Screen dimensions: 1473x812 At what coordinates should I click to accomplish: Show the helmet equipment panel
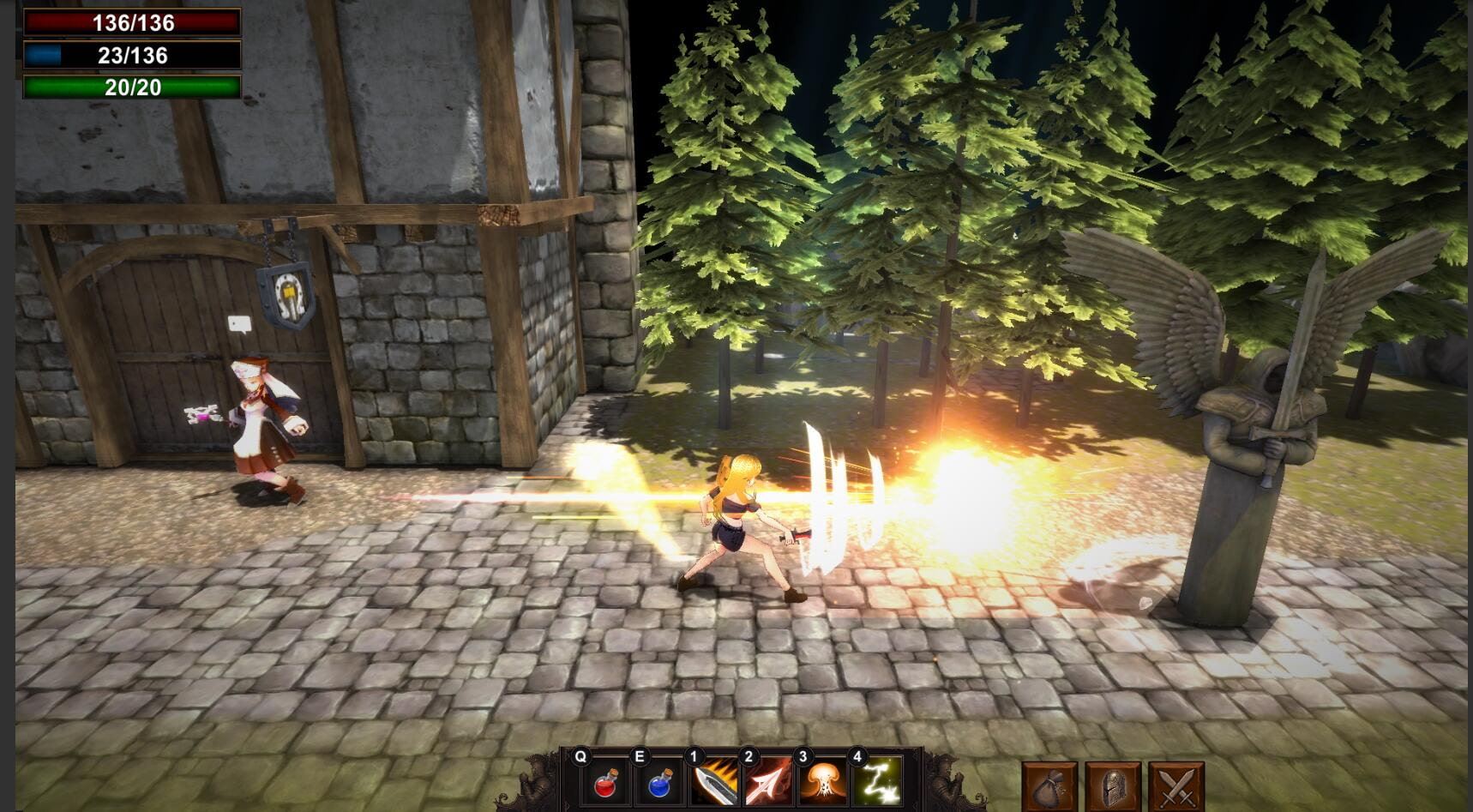tap(1113, 786)
